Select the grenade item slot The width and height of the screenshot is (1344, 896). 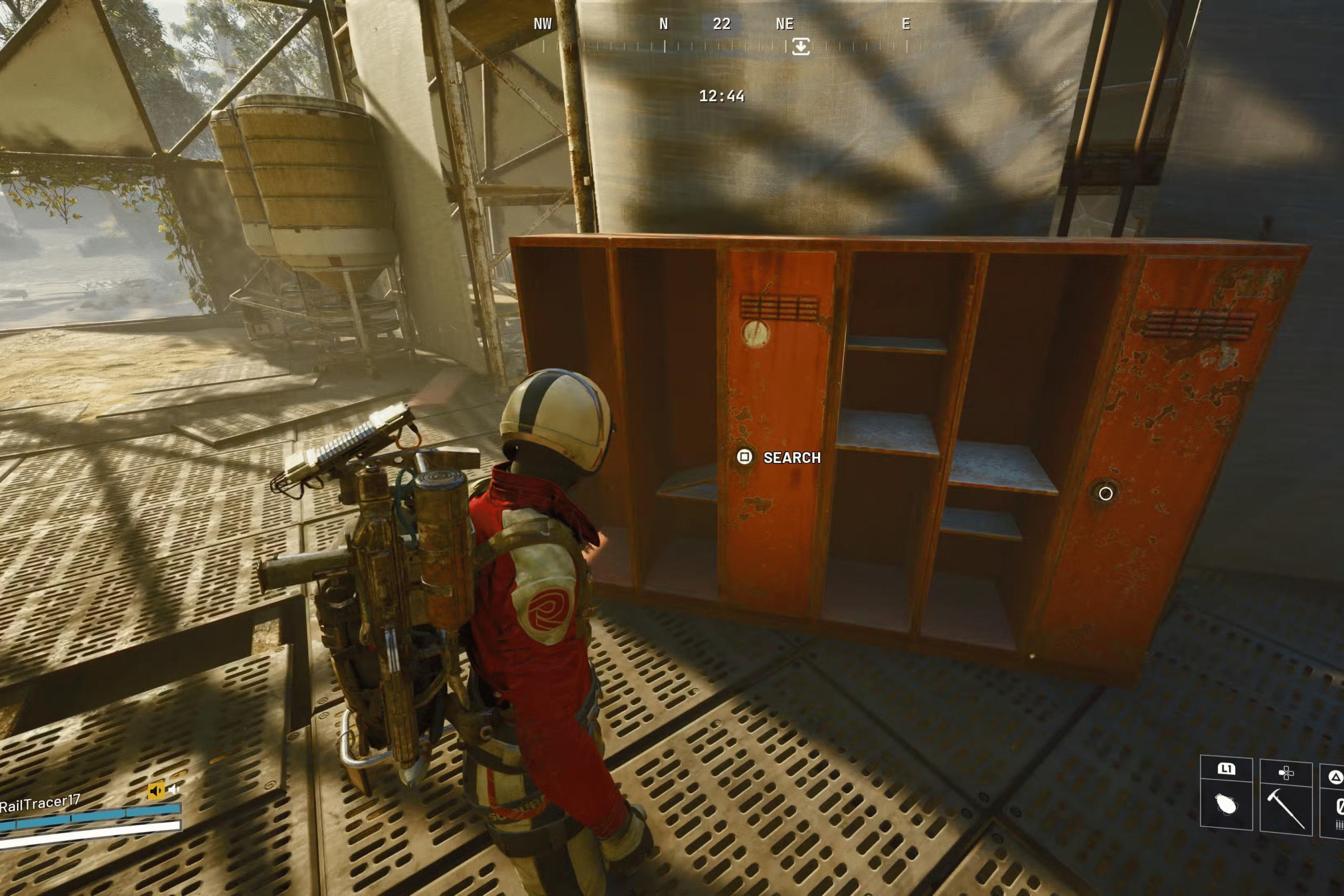(x=1226, y=804)
